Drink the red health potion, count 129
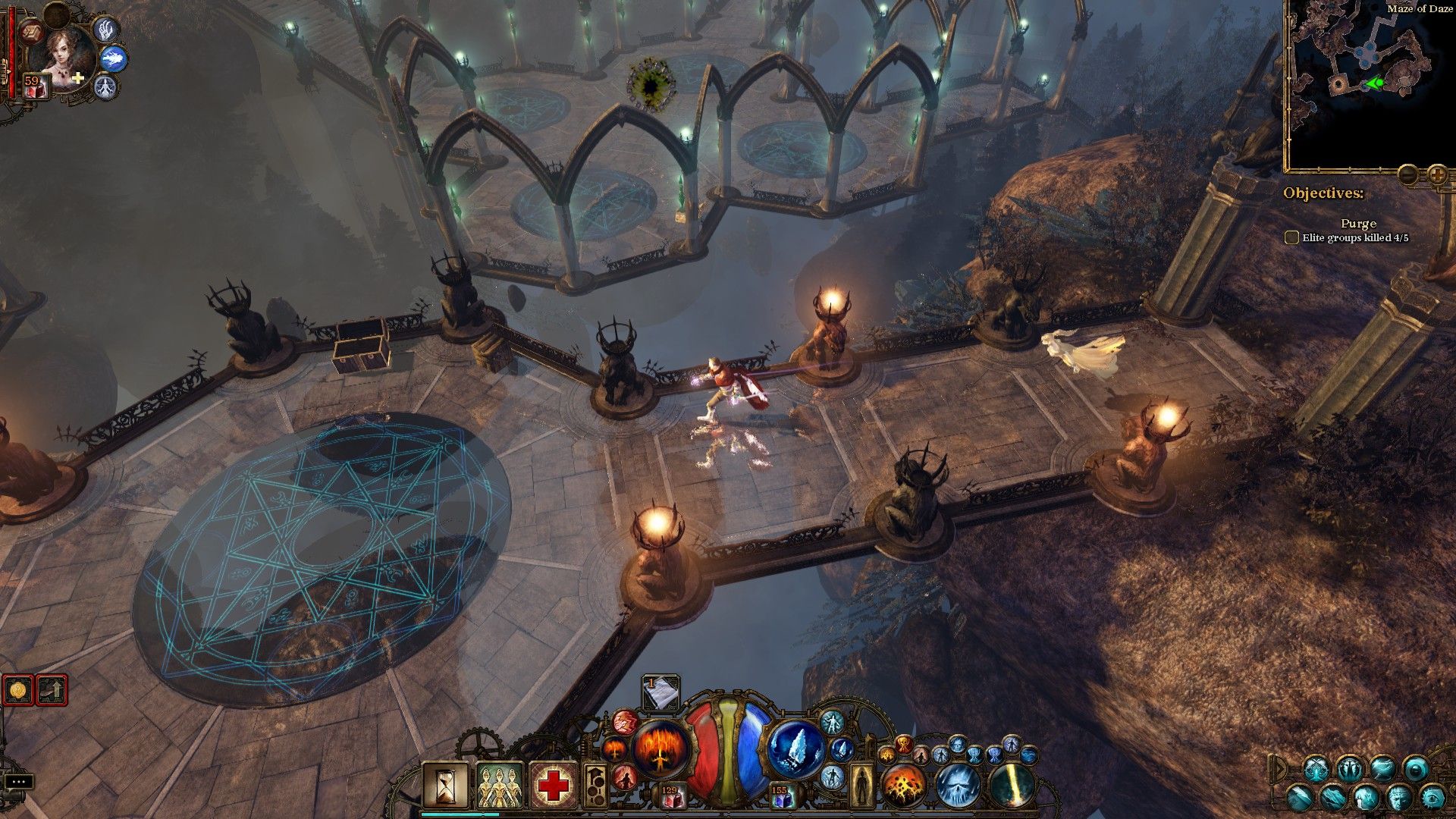This screenshot has height=819, width=1456. pos(670,795)
